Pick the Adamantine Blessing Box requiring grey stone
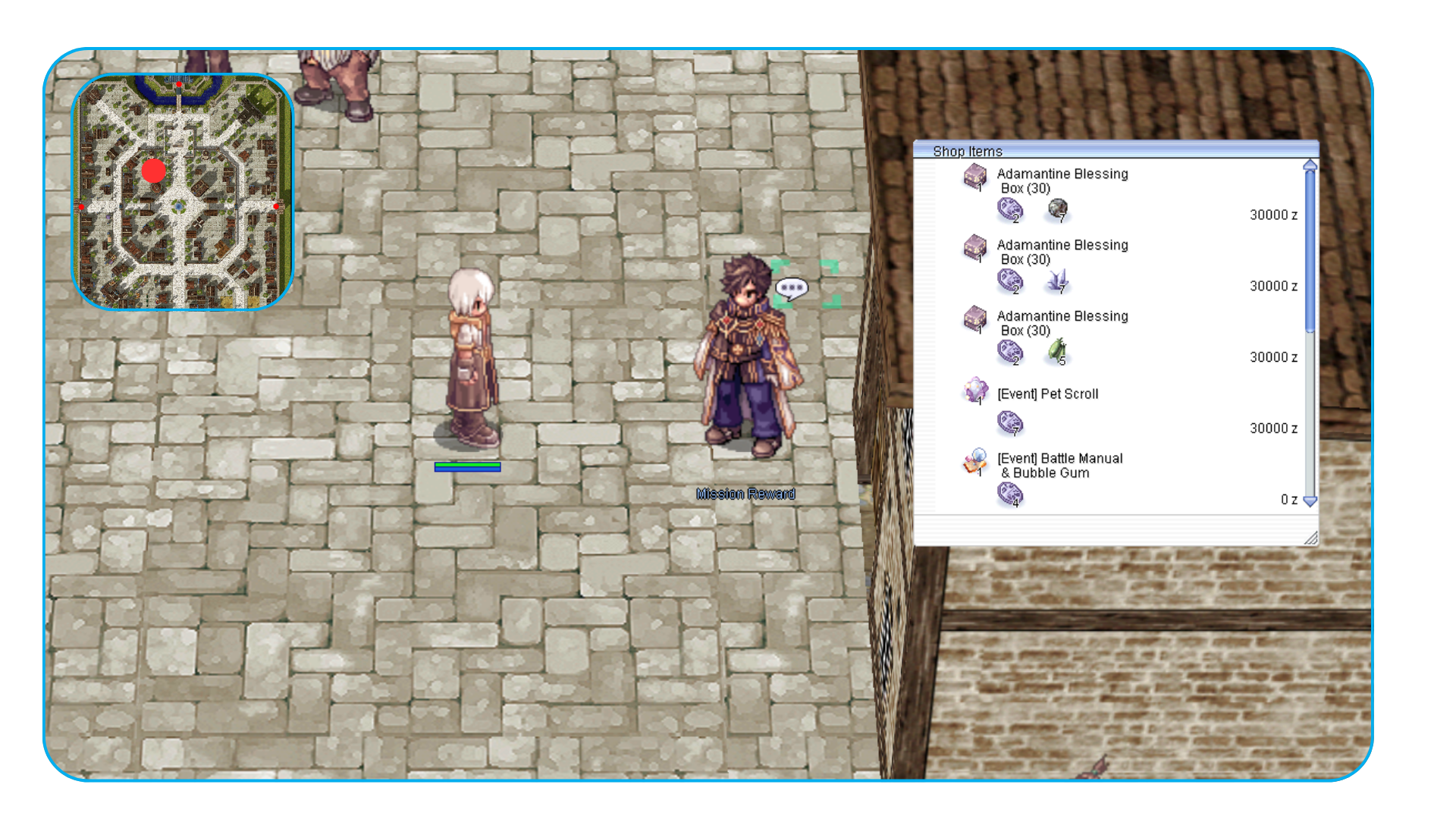 tap(1062, 180)
